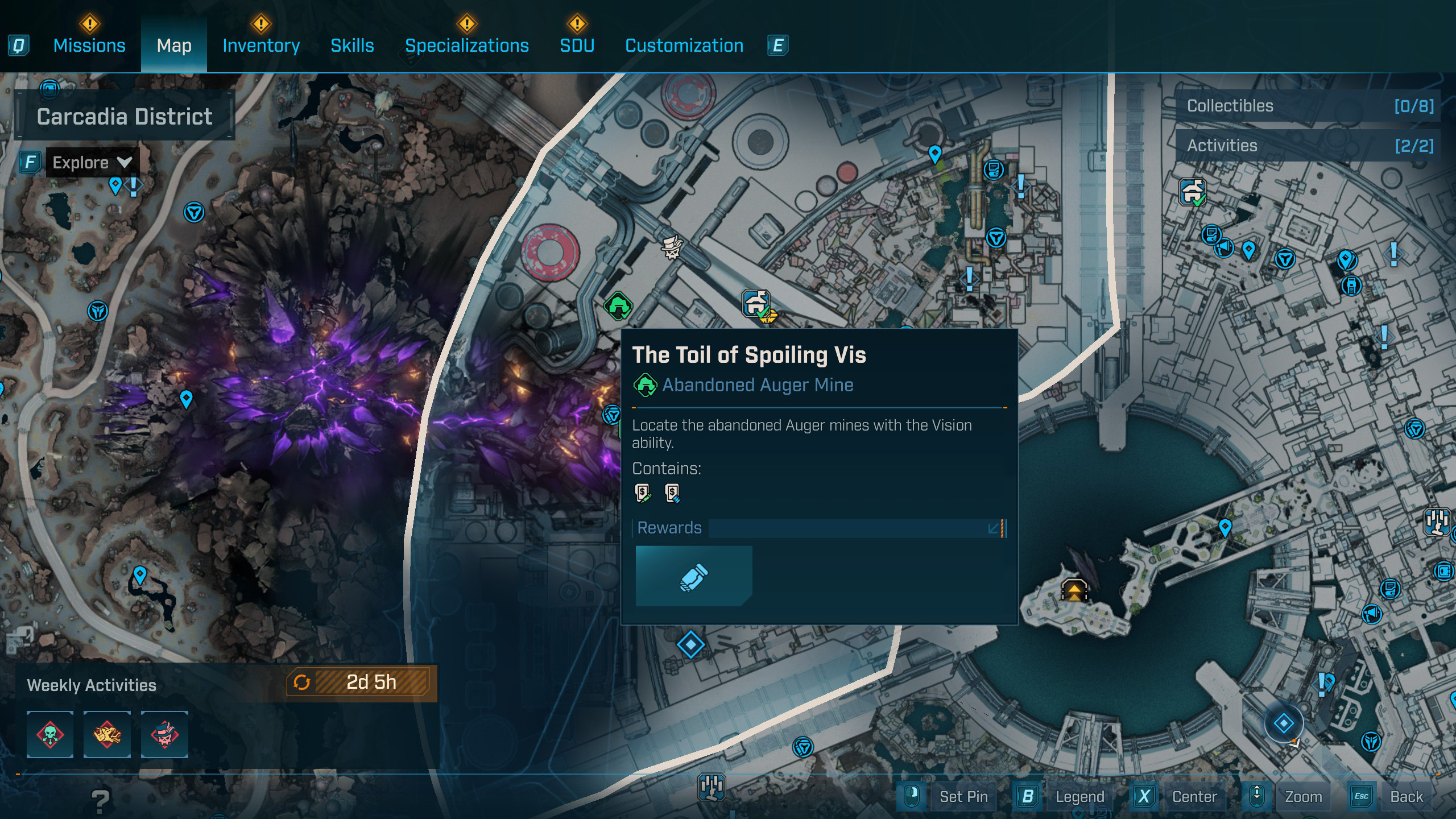Screen dimensions: 1456x819
Task: Switch to the Customization tab
Action: pos(684,45)
